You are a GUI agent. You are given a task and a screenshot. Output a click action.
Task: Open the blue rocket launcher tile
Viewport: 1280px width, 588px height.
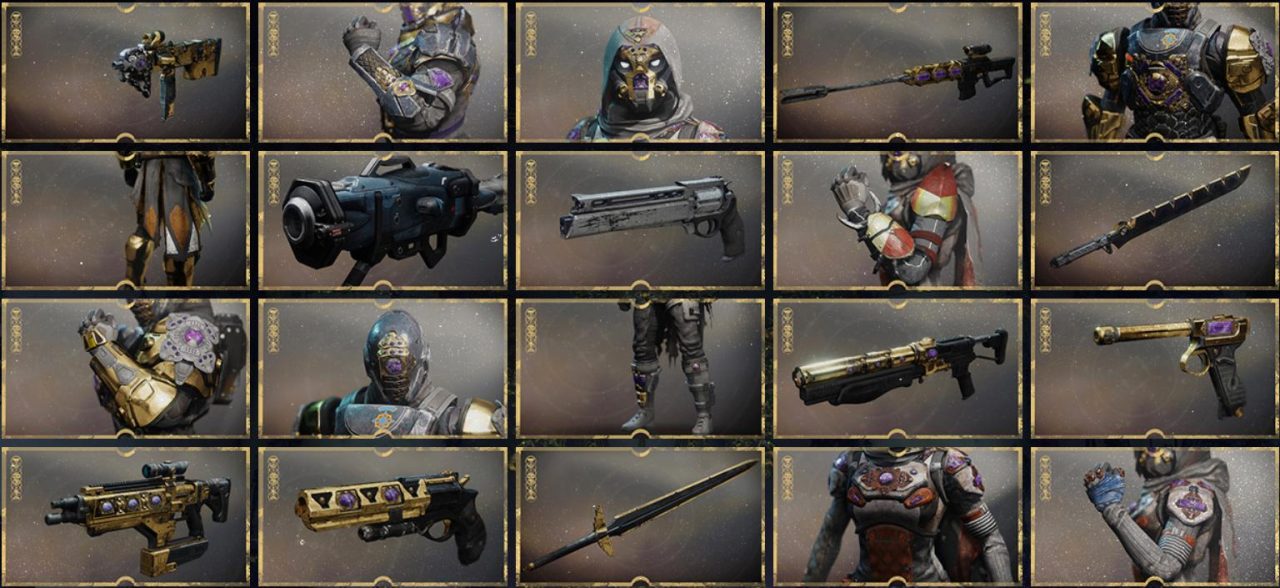tap(383, 220)
